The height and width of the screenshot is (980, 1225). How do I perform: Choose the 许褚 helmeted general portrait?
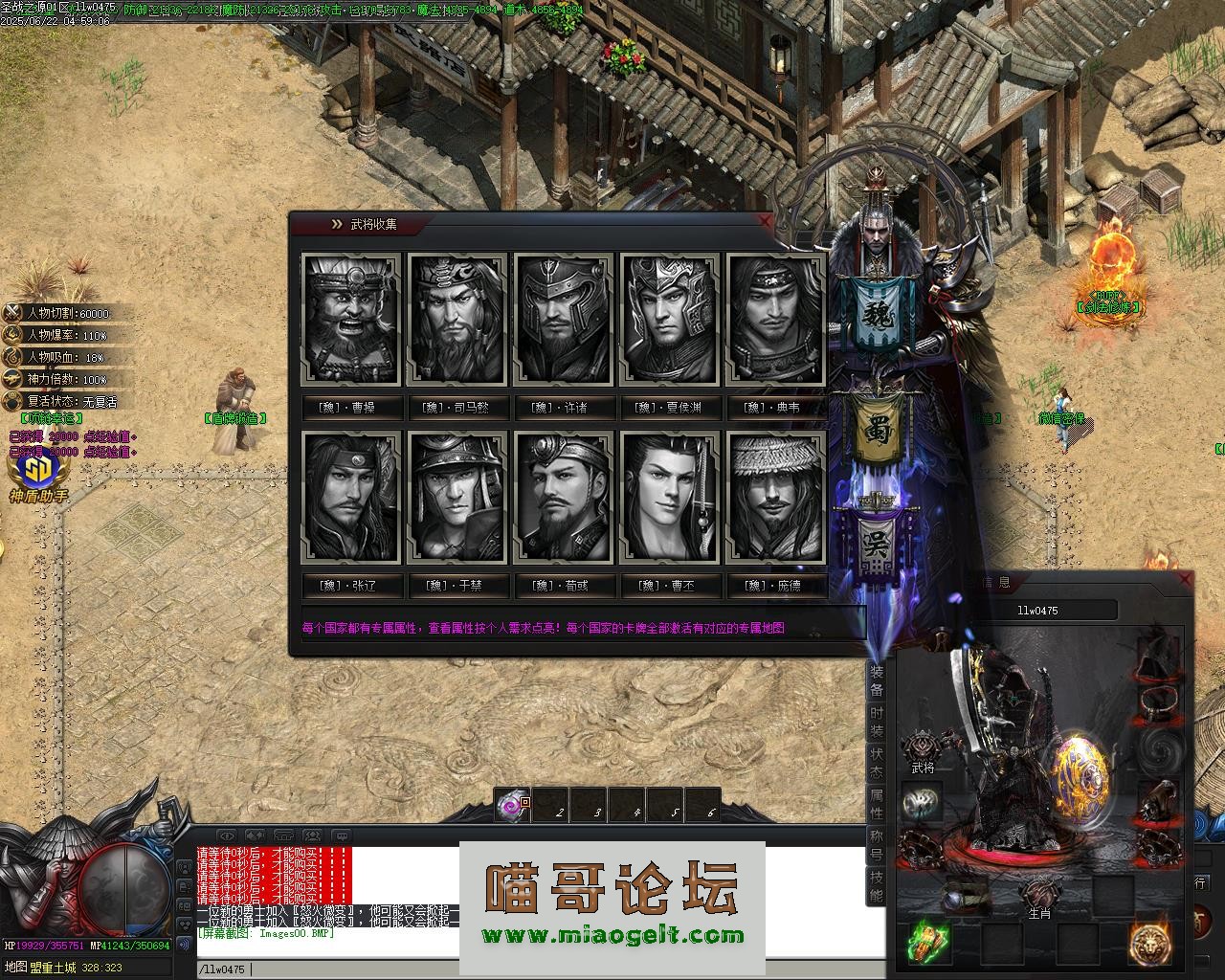[x=563, y=319]
